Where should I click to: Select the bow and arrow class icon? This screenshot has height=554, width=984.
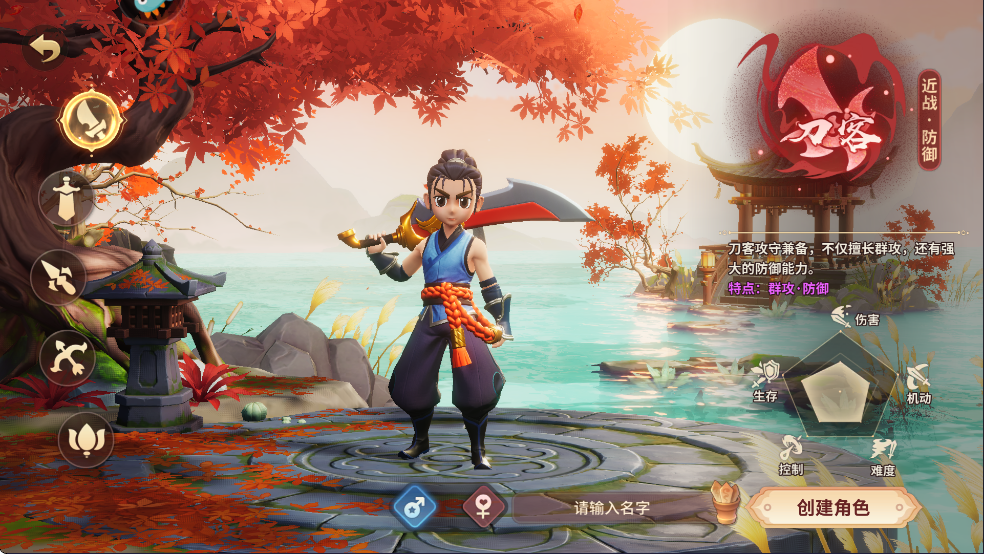point(68,357)
